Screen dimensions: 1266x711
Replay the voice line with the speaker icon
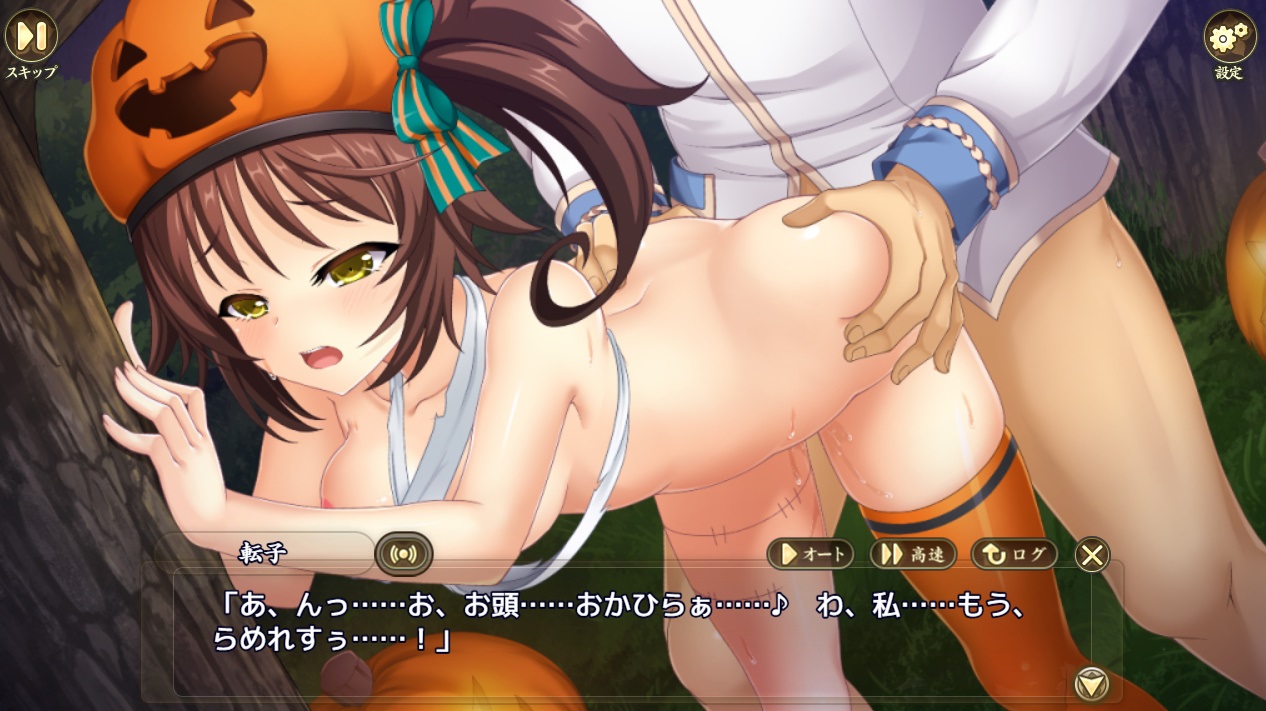coord(403,553)
